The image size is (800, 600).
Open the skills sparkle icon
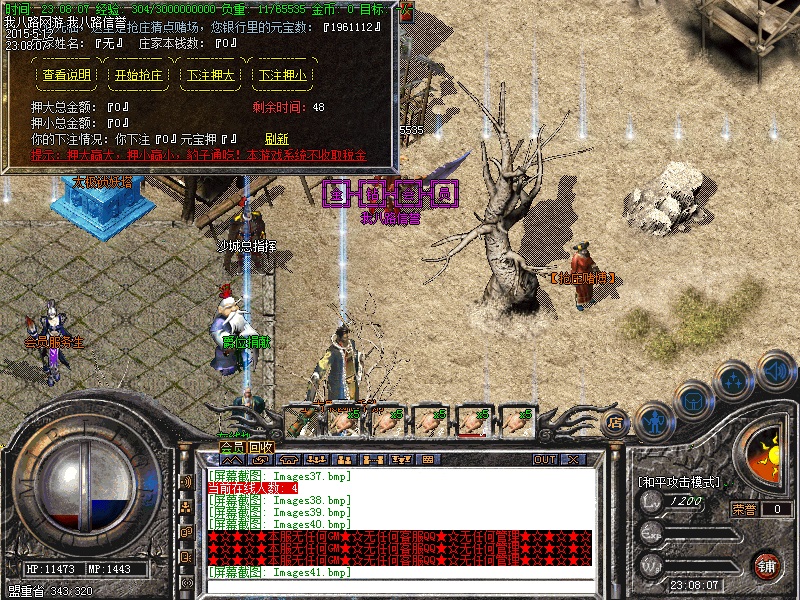pos(733,380)
